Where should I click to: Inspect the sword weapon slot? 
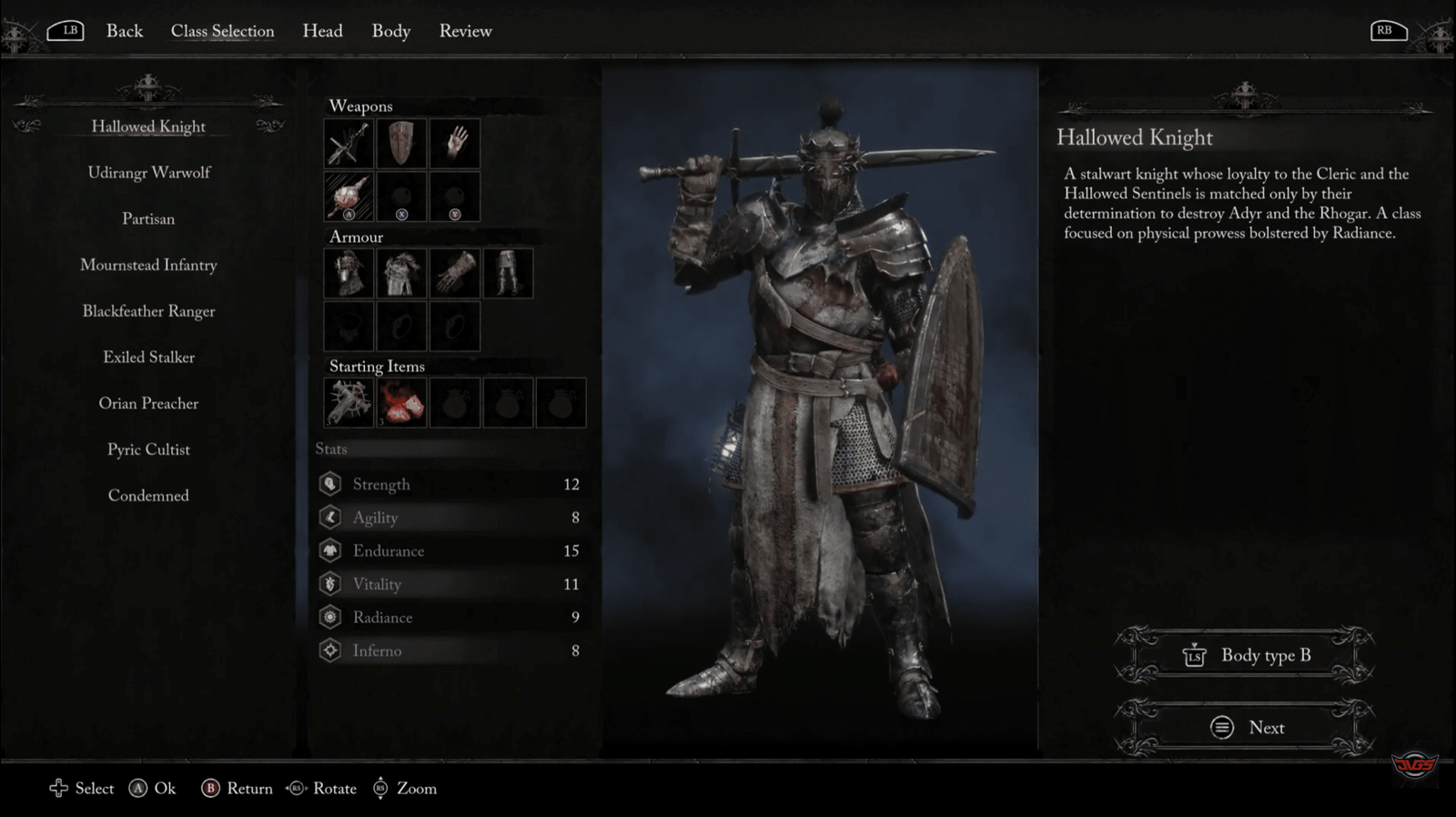[349, 144]
